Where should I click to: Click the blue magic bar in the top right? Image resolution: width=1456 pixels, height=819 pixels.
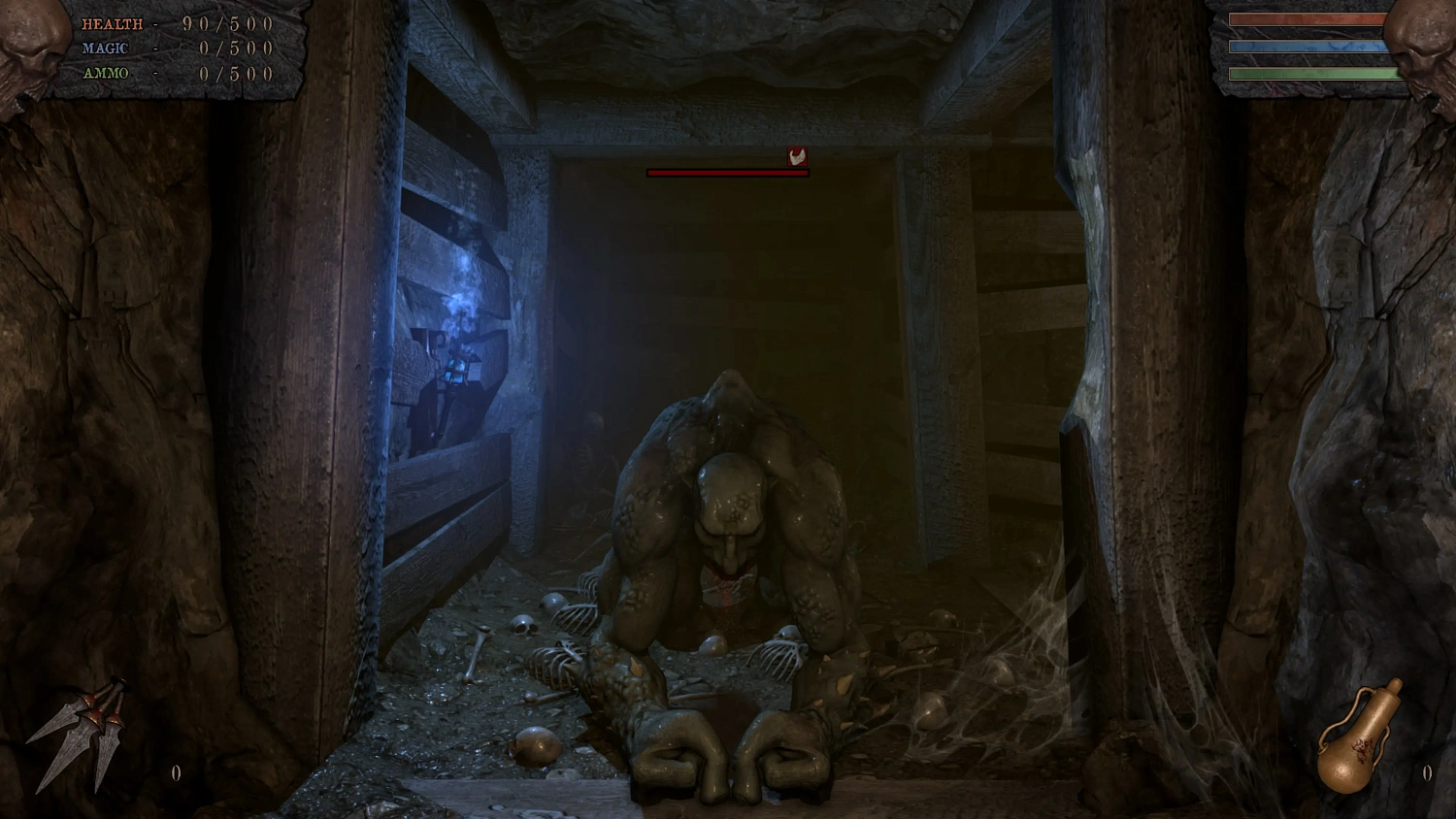click(x=1308, y=47)
